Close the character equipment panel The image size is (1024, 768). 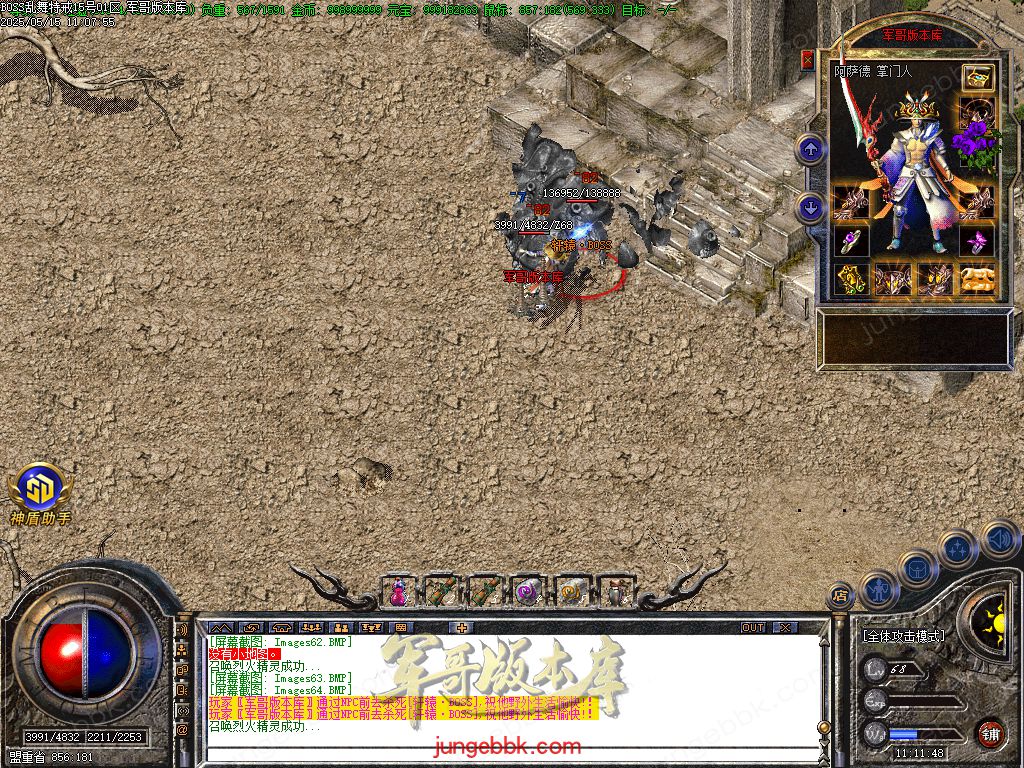[x=807, y=60]
